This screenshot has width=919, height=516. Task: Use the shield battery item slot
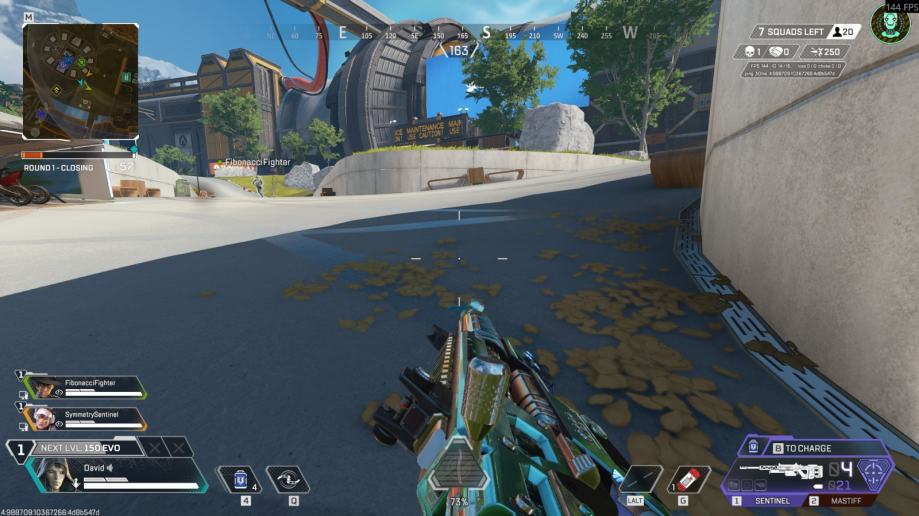pos(238,479)
